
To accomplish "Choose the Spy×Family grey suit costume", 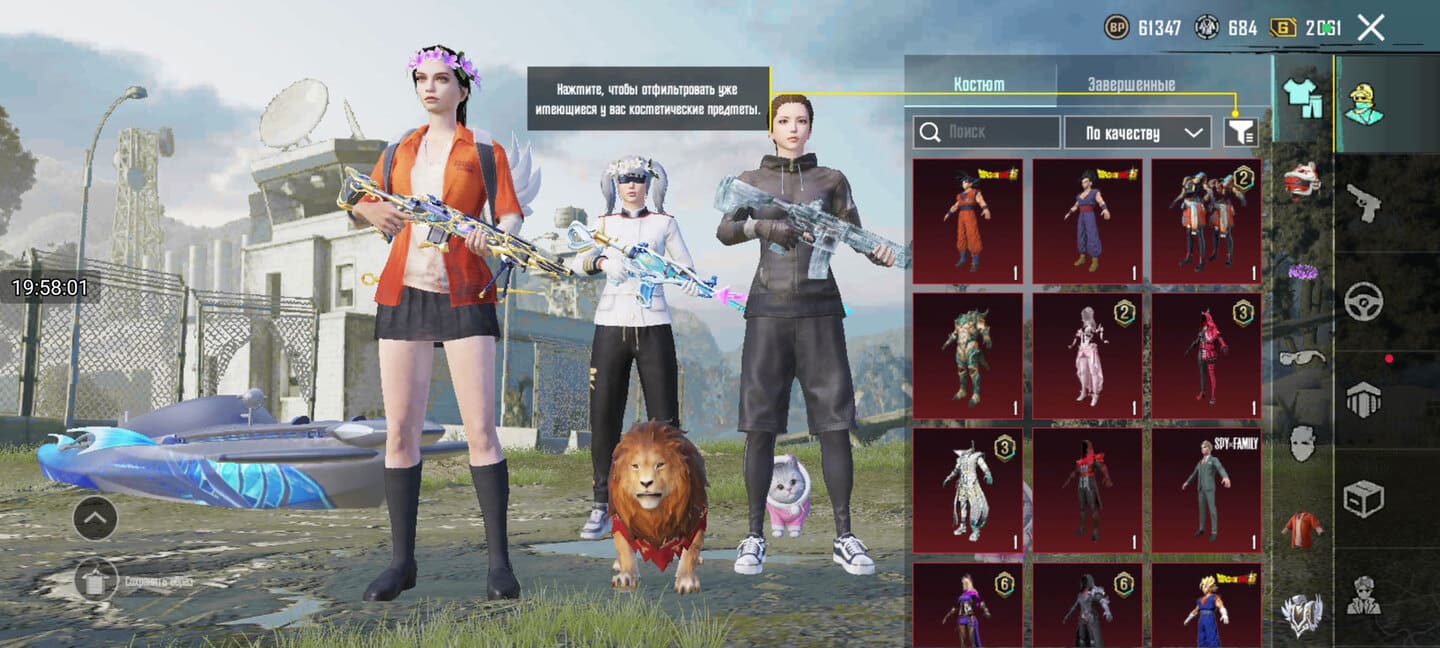I will coord(1205,491).
